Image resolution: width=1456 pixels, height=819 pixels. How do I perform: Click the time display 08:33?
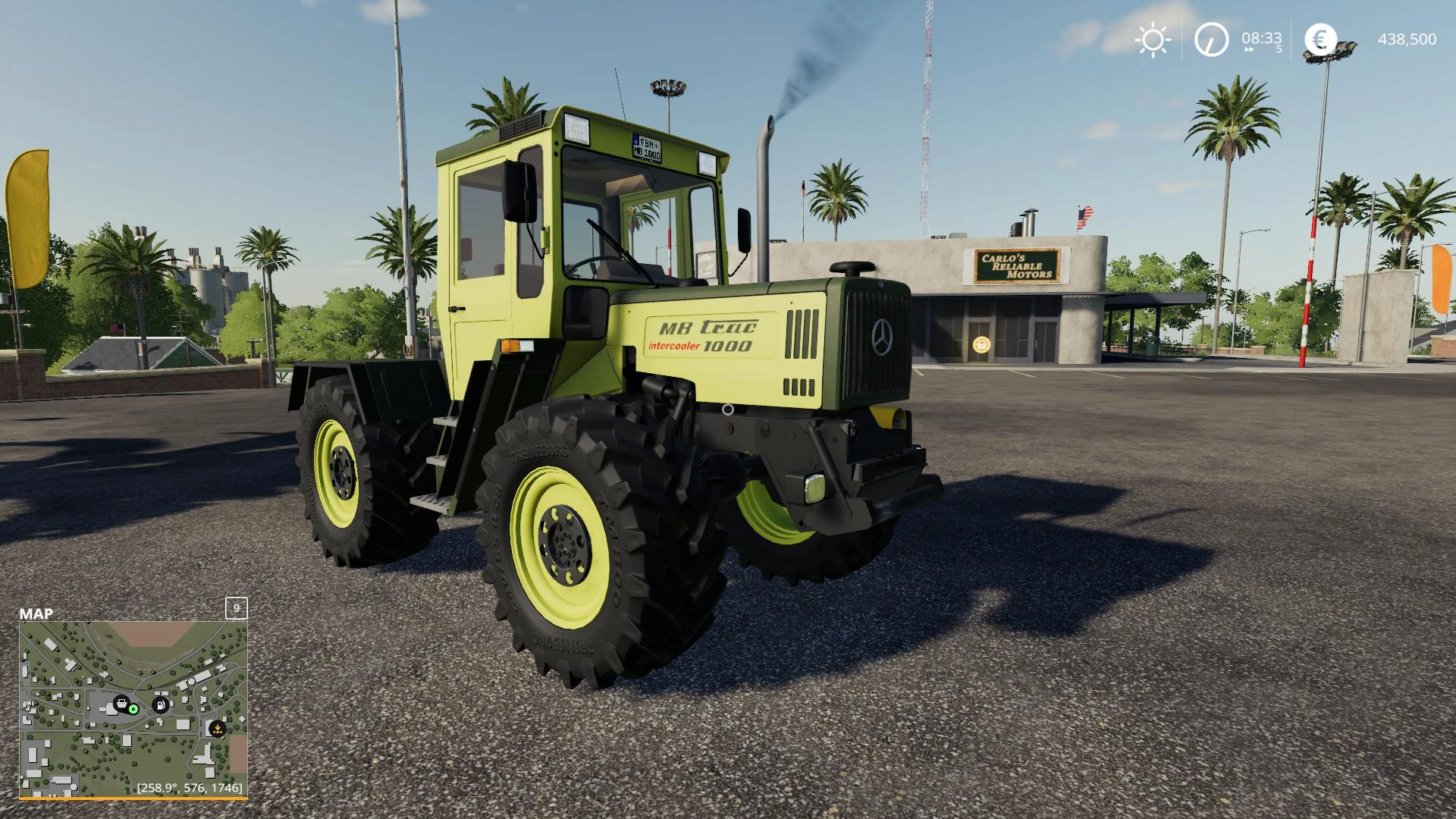coord(1261,37)
